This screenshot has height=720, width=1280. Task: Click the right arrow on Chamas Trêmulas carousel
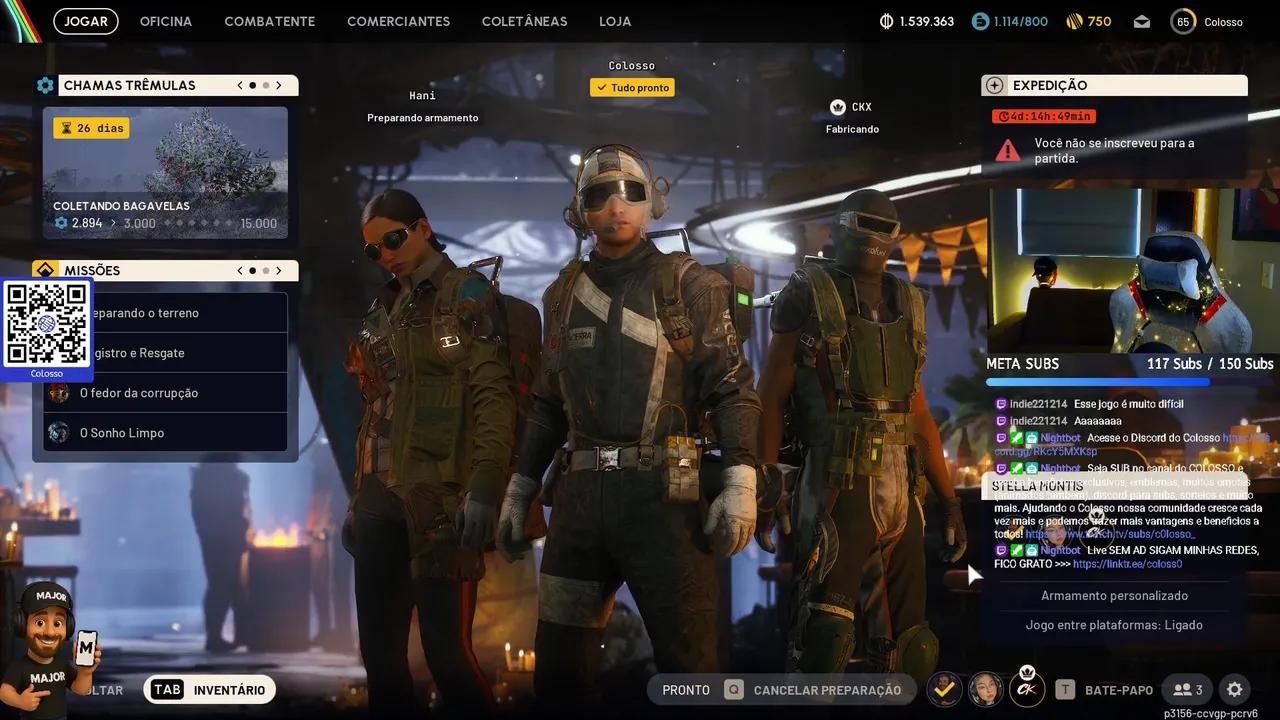click(280, 85)
